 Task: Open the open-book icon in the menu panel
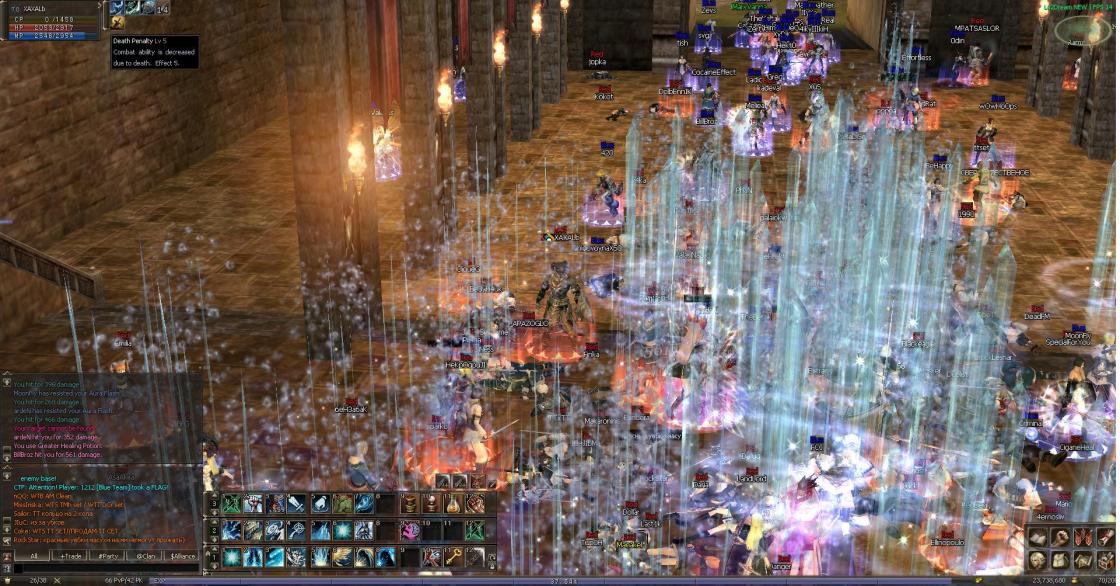[x=1037, y=538]
